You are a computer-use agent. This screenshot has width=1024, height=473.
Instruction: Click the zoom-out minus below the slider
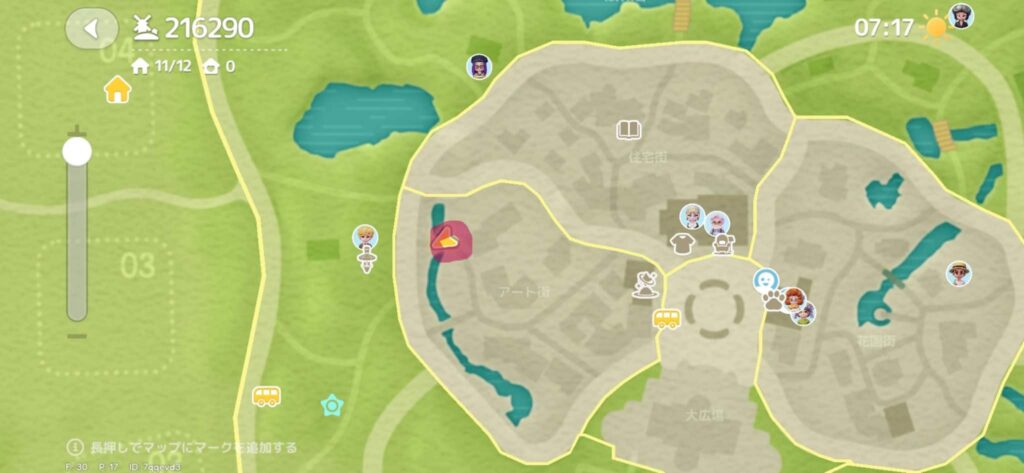pos(77,335)
